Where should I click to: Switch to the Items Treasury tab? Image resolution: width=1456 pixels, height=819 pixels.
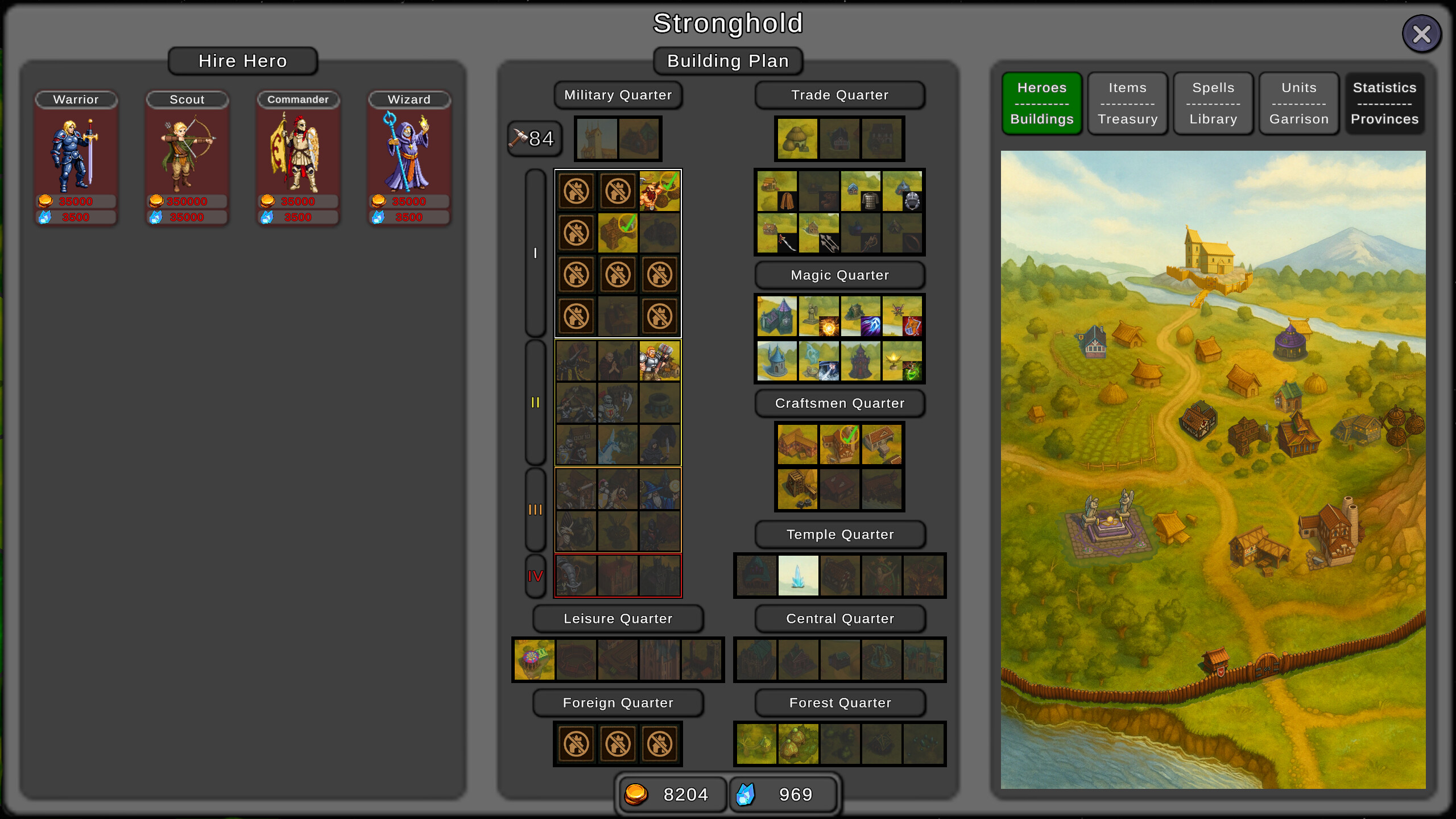click(1127, 104)
